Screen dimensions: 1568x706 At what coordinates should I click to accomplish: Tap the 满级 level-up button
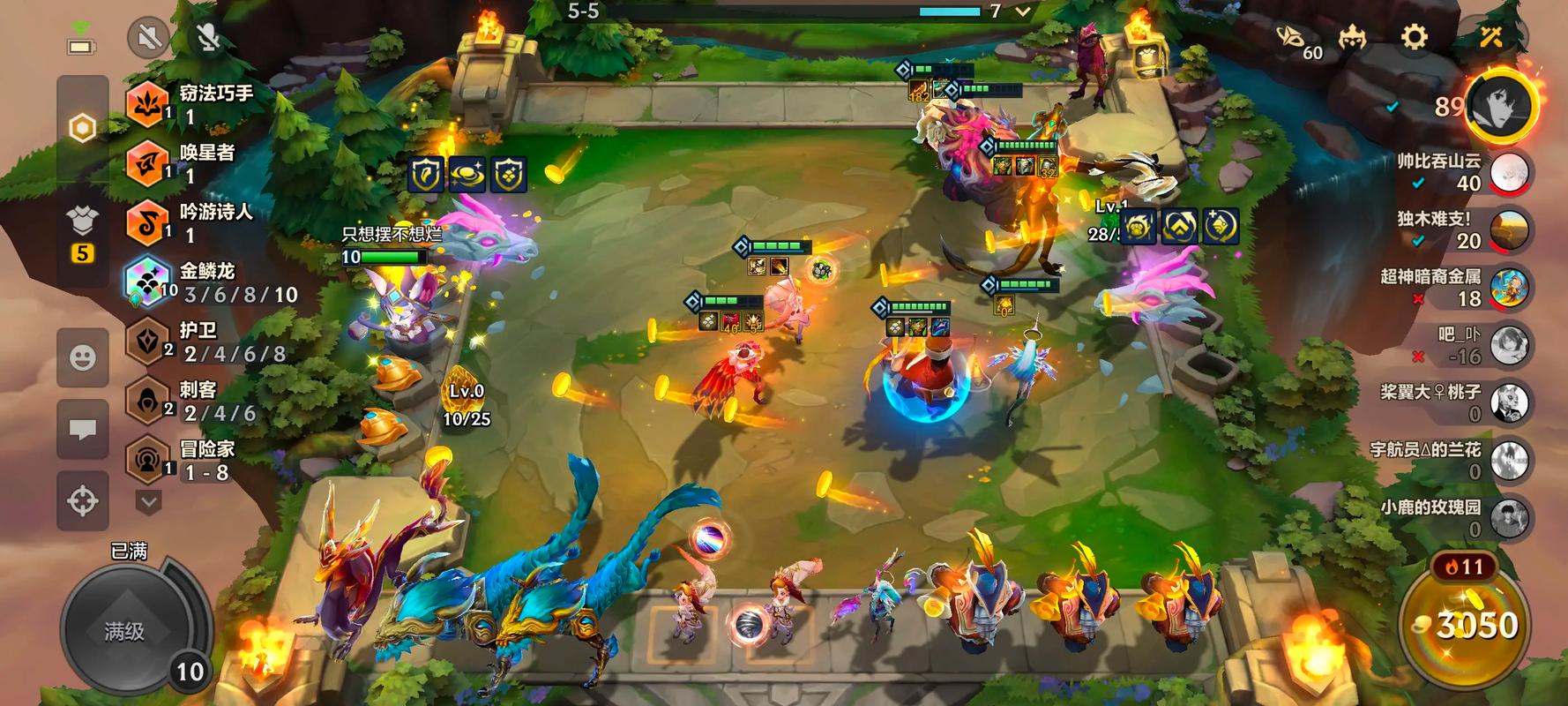[124, 630]
